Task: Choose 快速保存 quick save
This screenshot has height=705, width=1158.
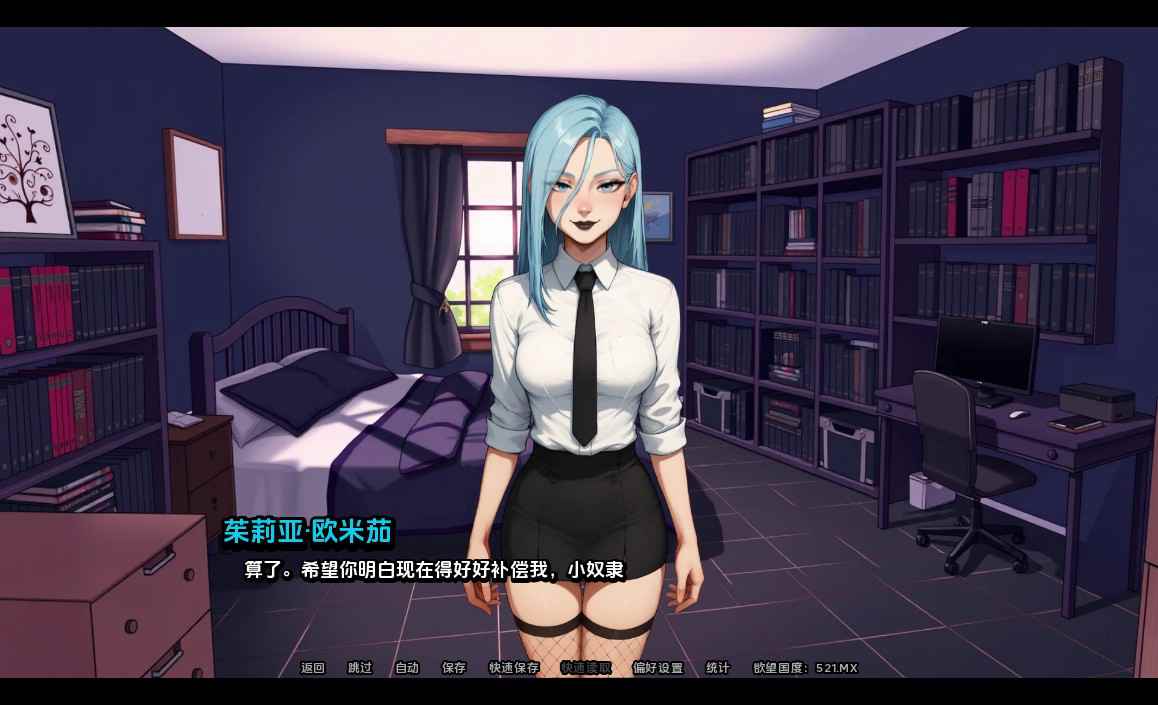Action: pyautogui.click(x=514, y=668)
